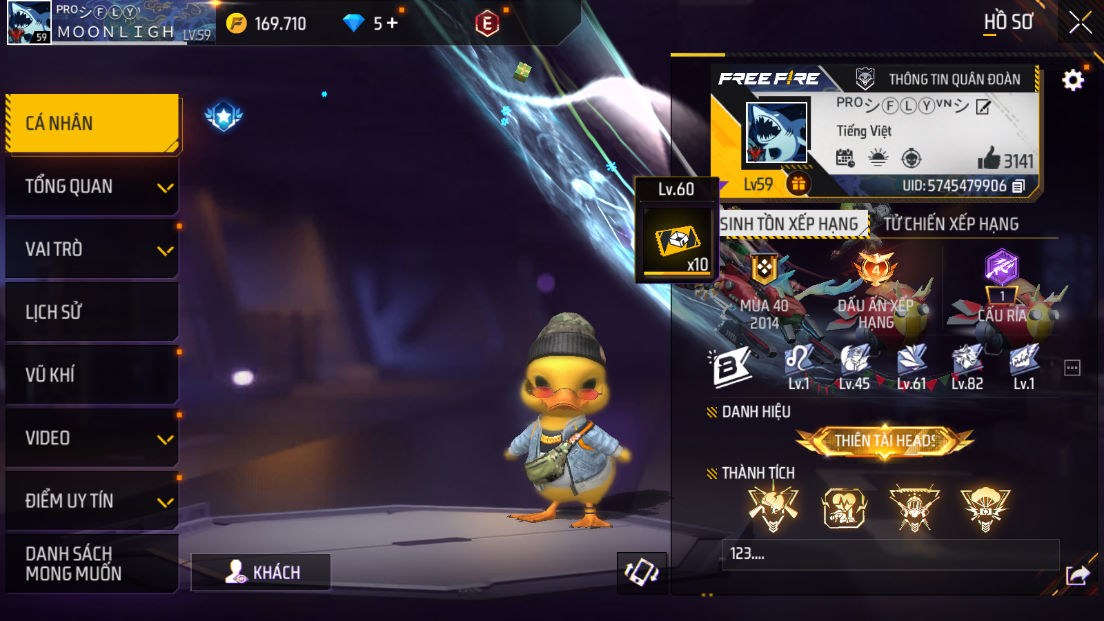This screenshot has width=1104, height=621.
Task: Open Danh Sách Mong Muốn
Action: pyautogui.click(x=92, y=564)
